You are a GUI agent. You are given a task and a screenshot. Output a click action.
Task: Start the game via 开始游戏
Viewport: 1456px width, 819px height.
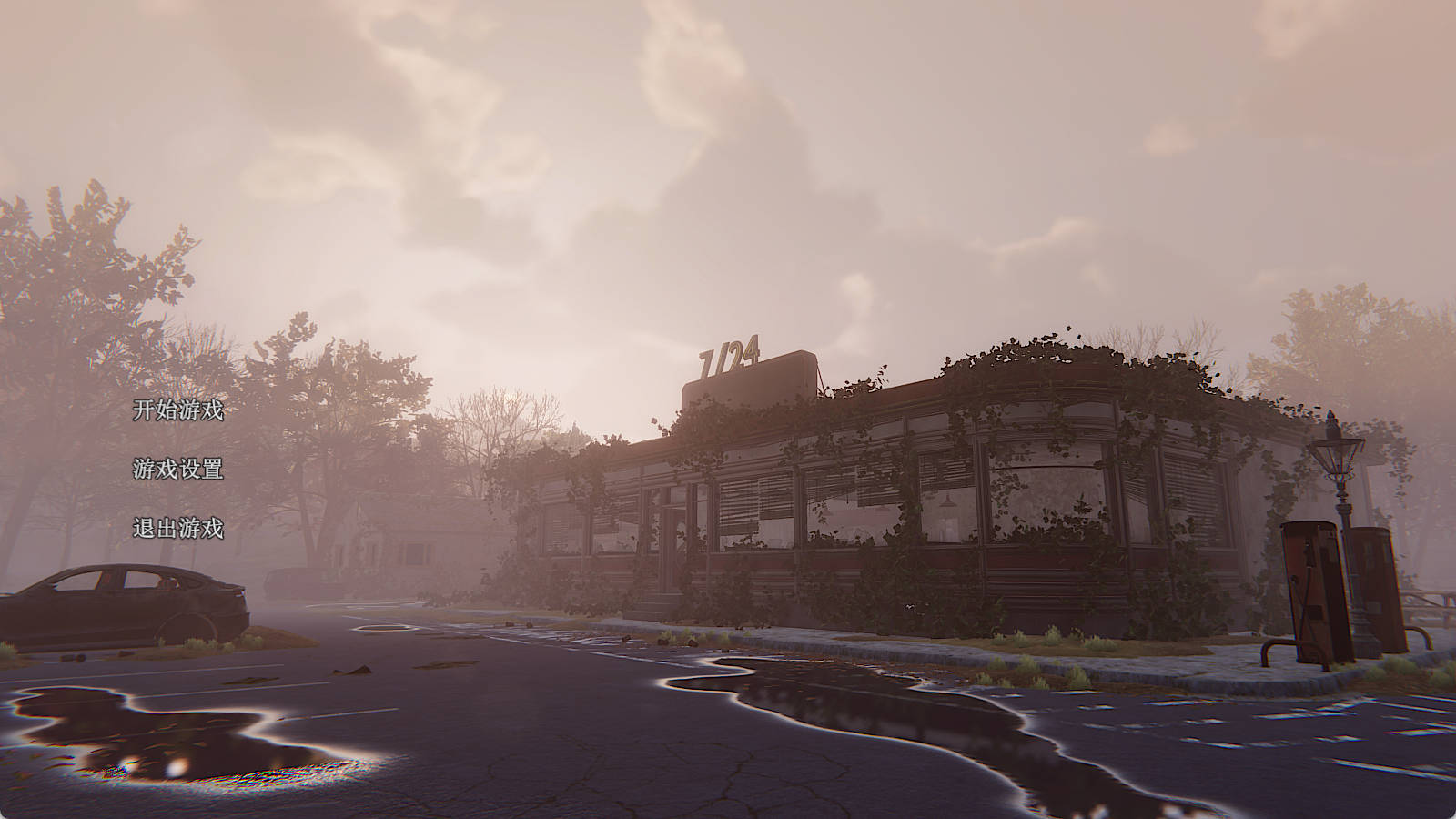click(178, 410)
